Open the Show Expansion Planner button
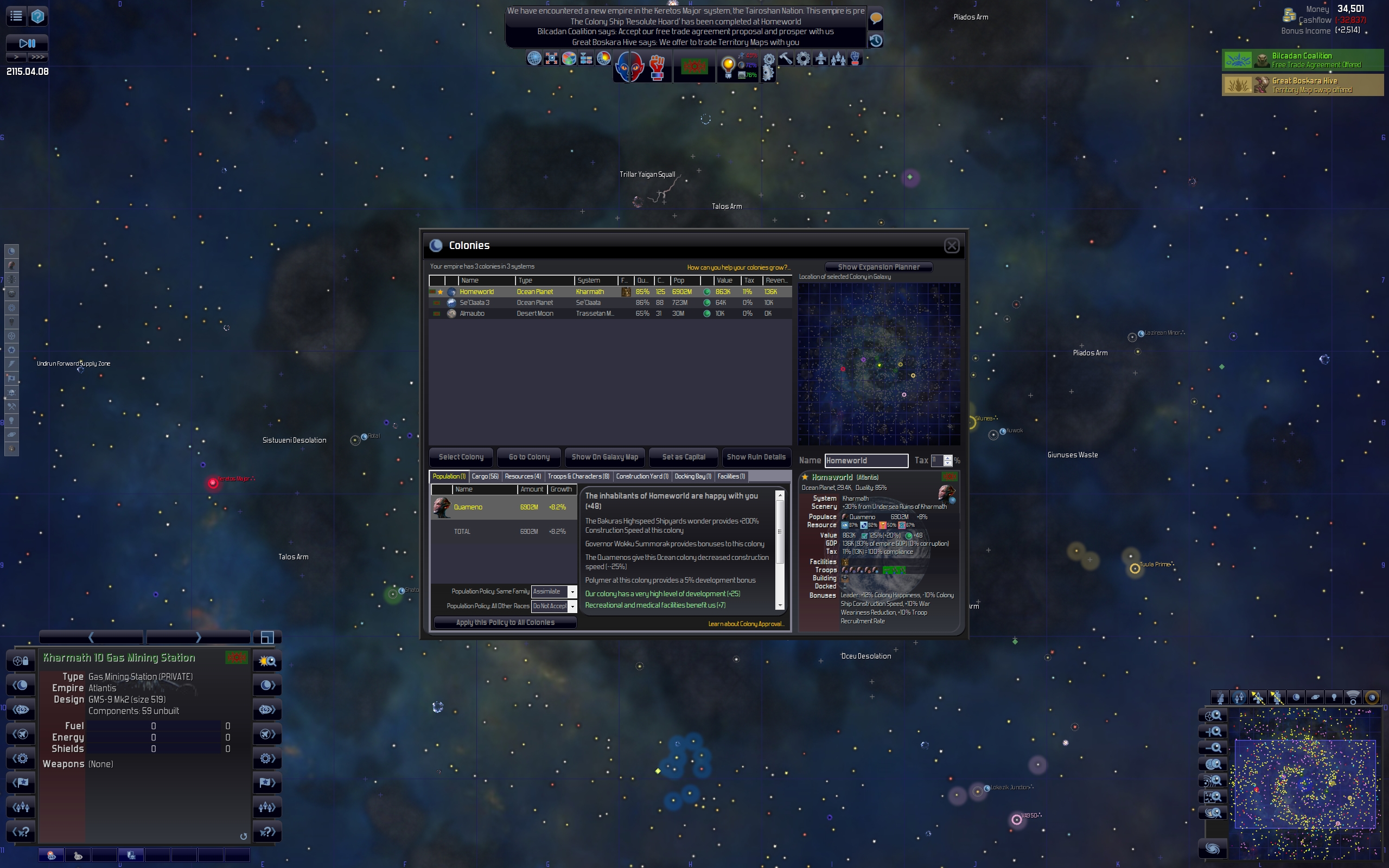Screen dimensions: 1389x868 (878, 267)
